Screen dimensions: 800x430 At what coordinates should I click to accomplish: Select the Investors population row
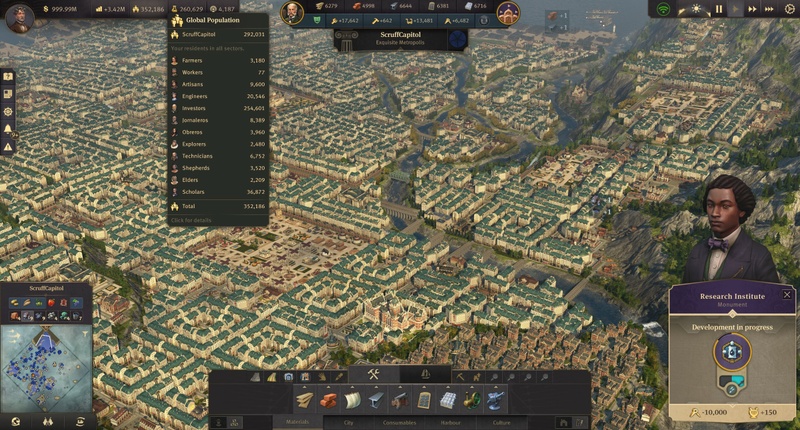pos(217,108)
